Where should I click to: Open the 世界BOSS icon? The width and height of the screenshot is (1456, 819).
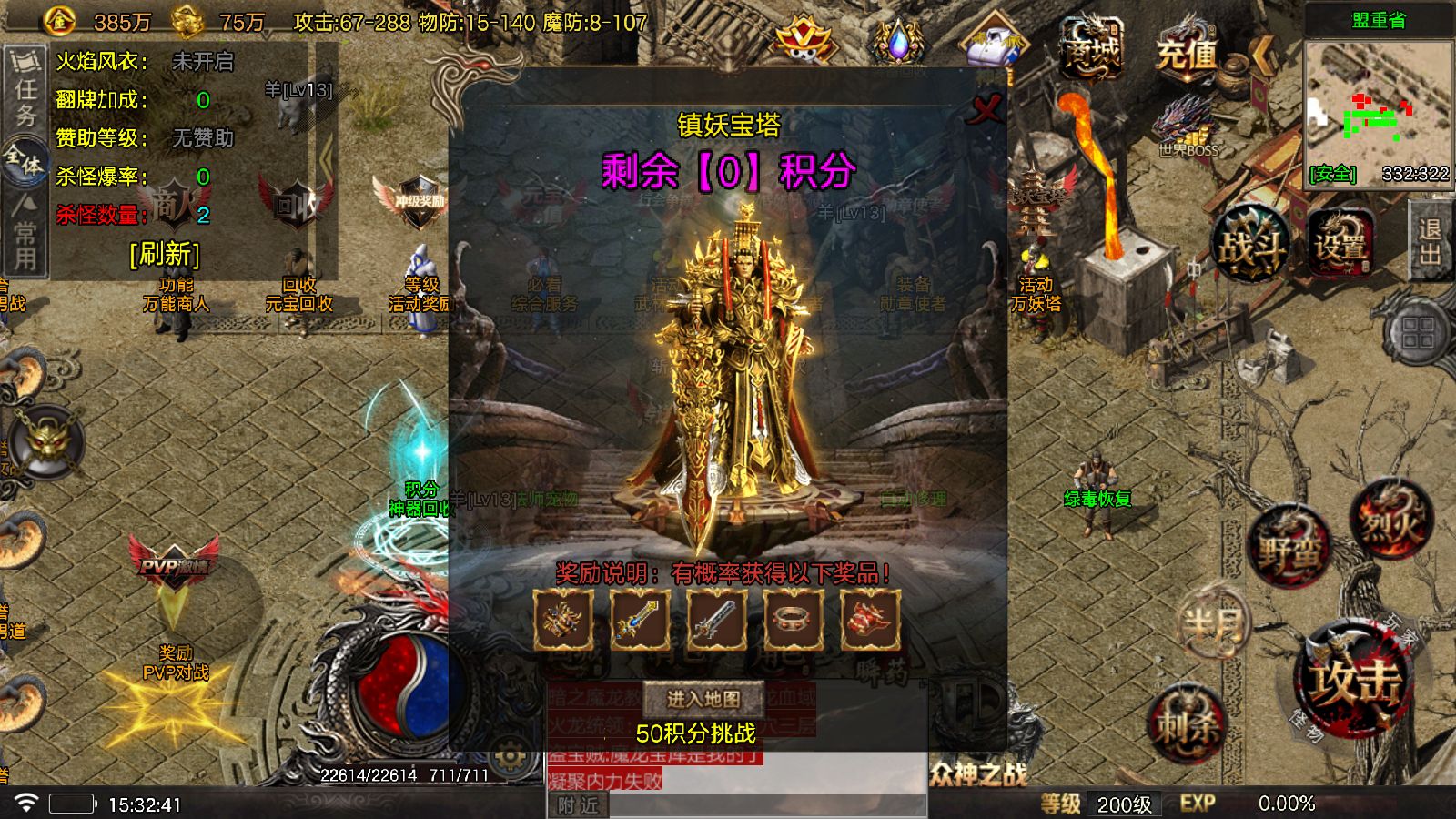(1183, 127)
